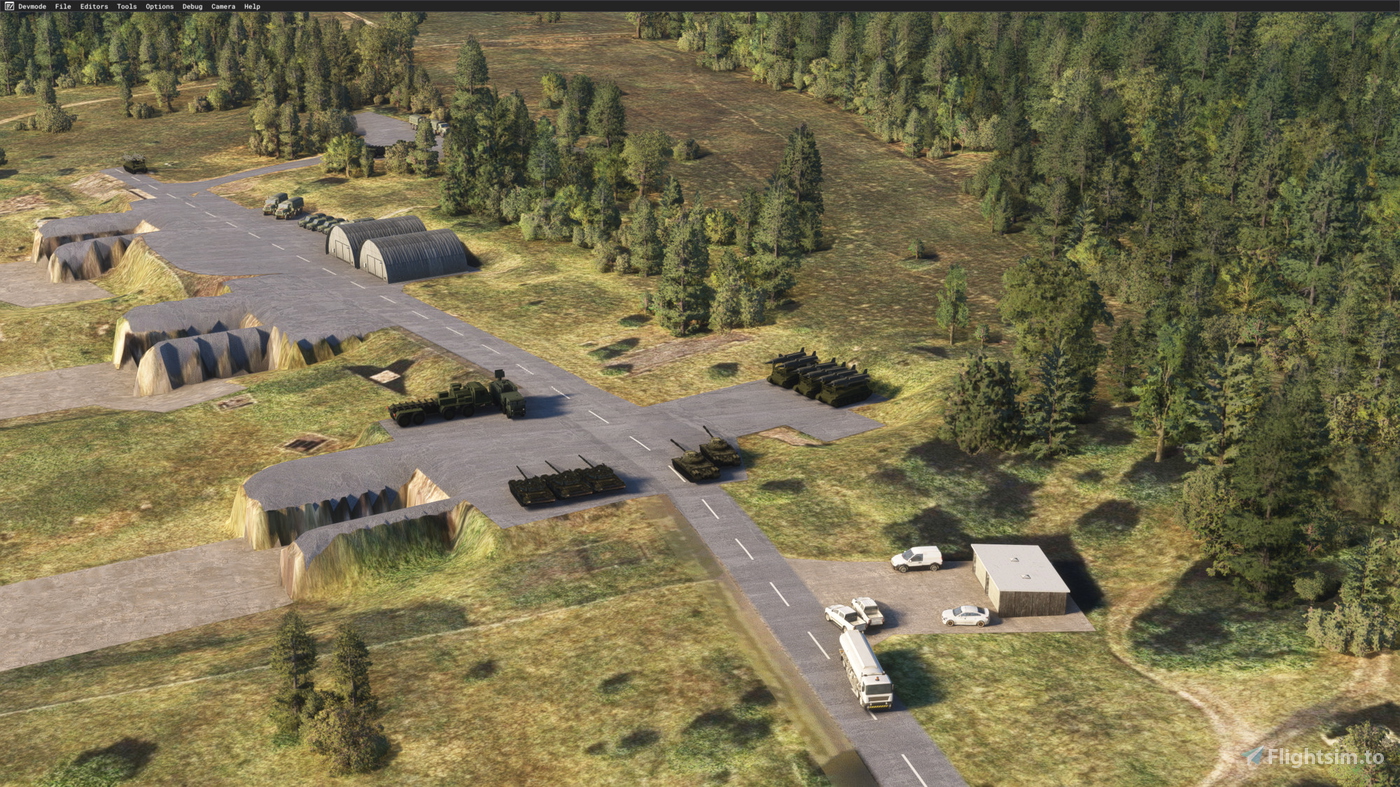Open the Tools menu
The height and width of the screenshot is (787, 1400).
pyautogui.click(x=124, y=5)
